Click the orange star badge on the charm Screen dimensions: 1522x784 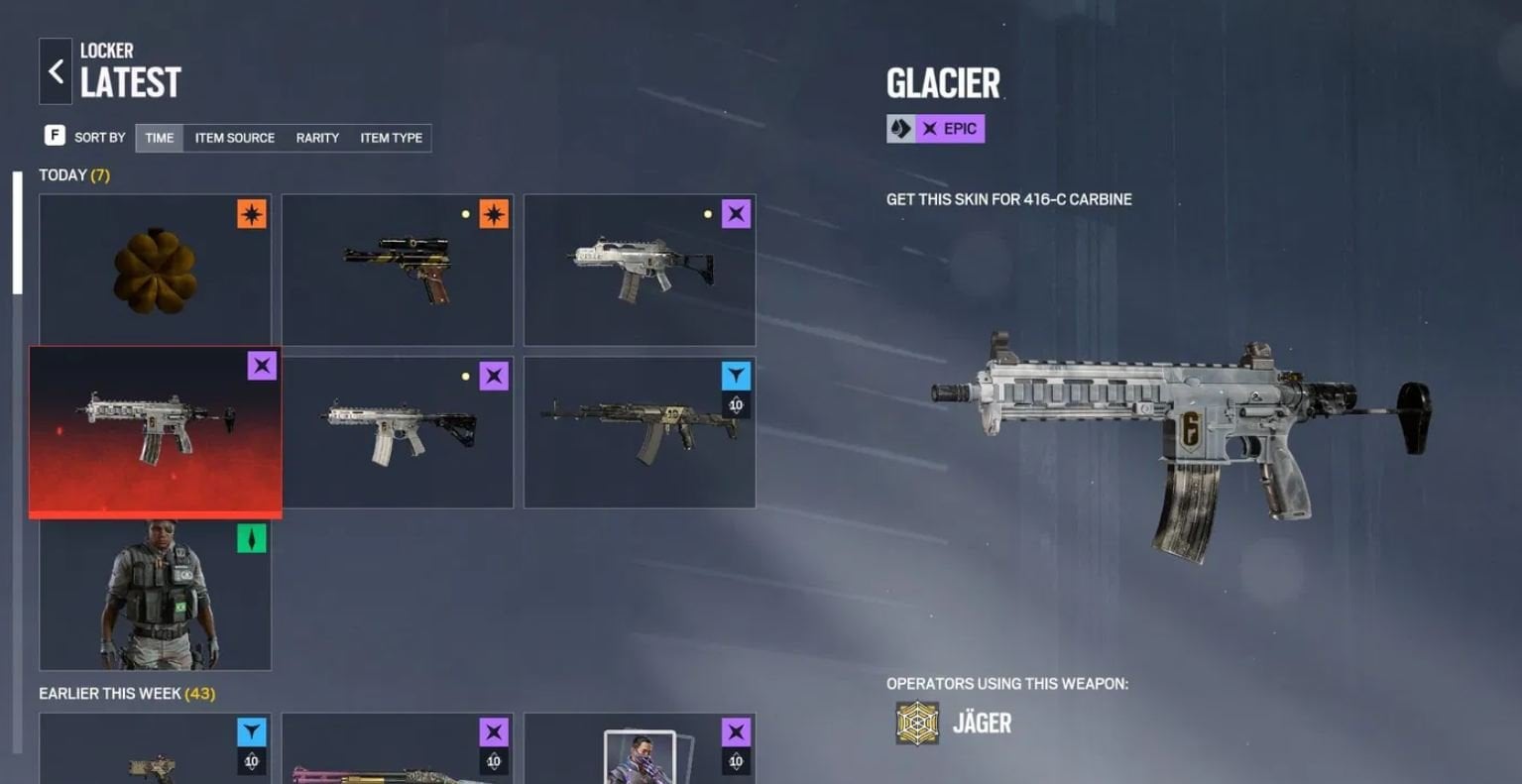coord(253,214)
